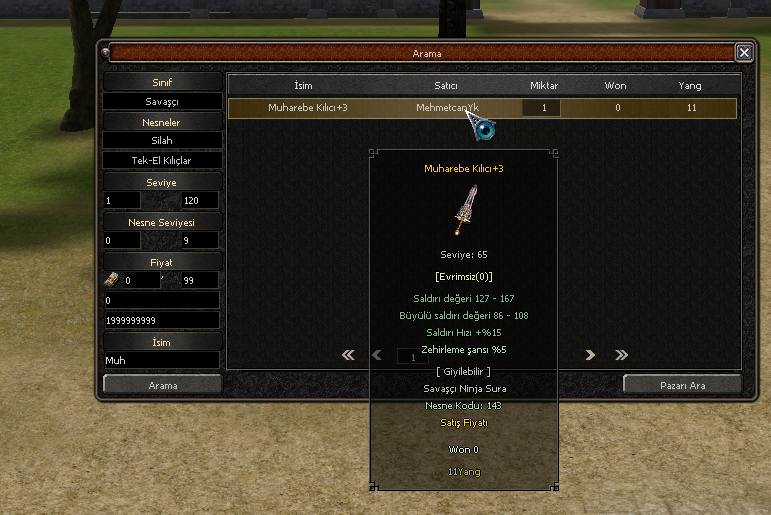Open the Savaşçı class selector
The width and height of the screenshot is (771, 515).
pyautogui.click(x=162, y=102)
